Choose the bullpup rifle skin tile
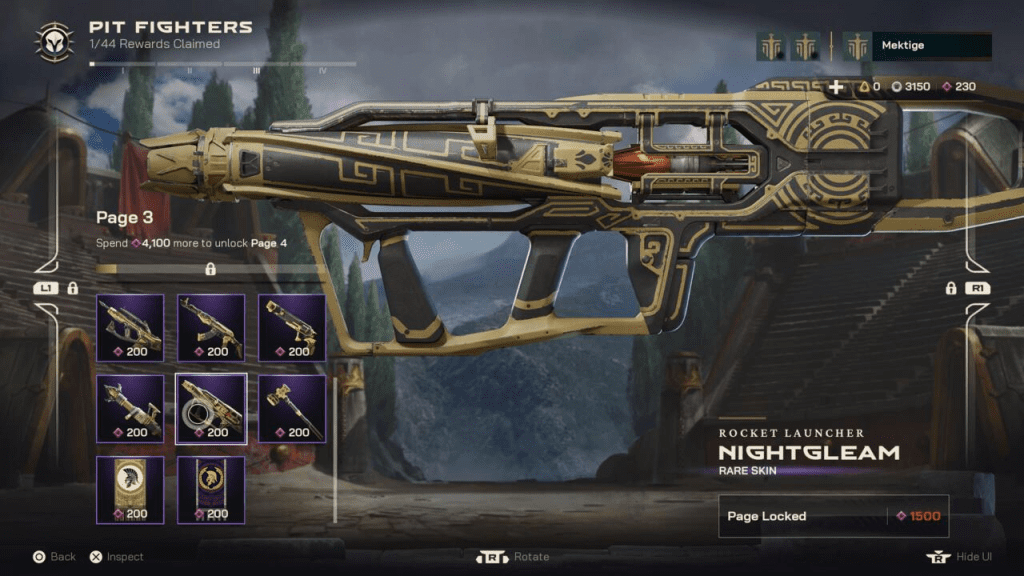 pyautogui.click(x=130, y=327)
